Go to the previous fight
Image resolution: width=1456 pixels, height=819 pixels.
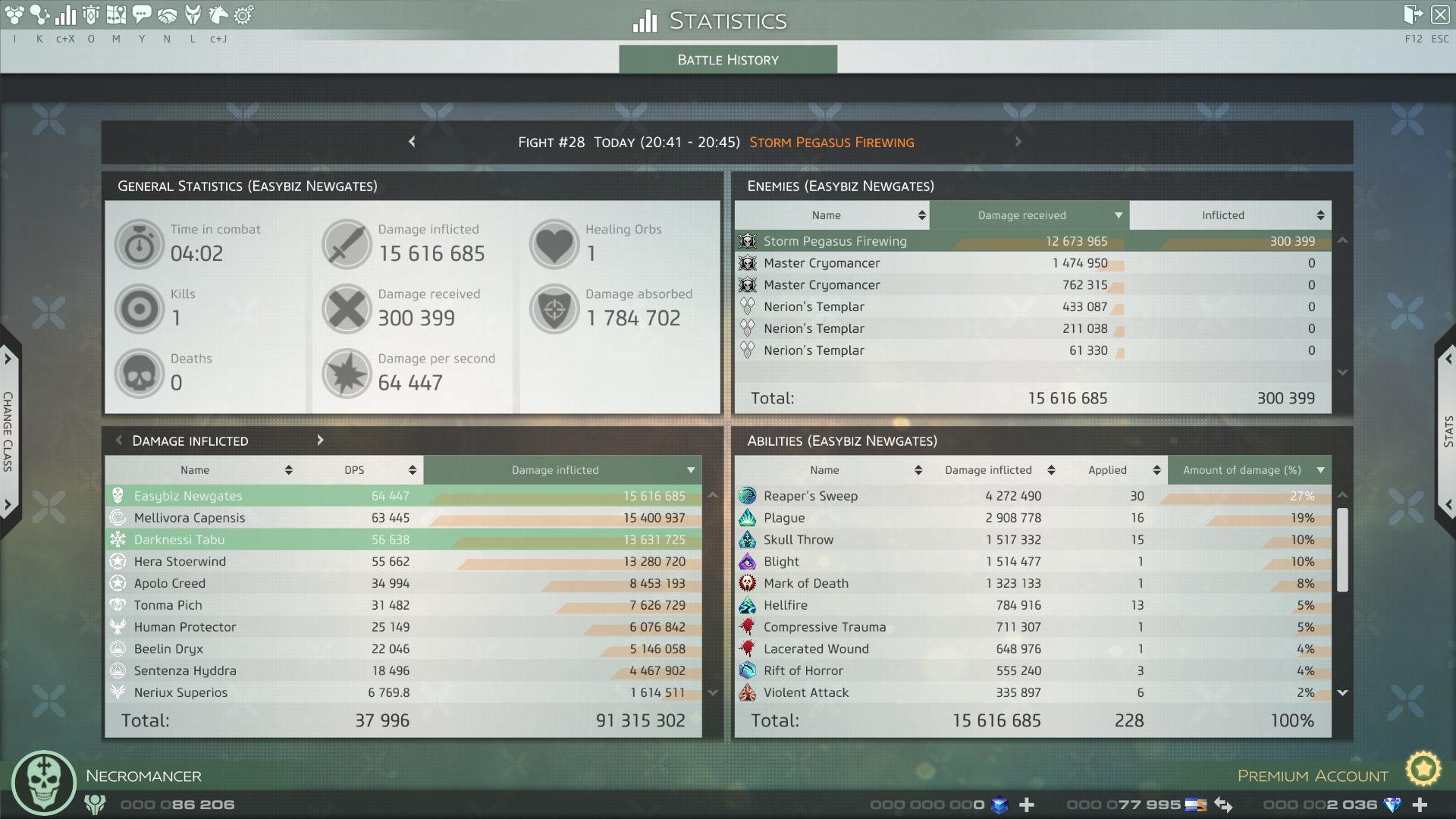point(412,142)
